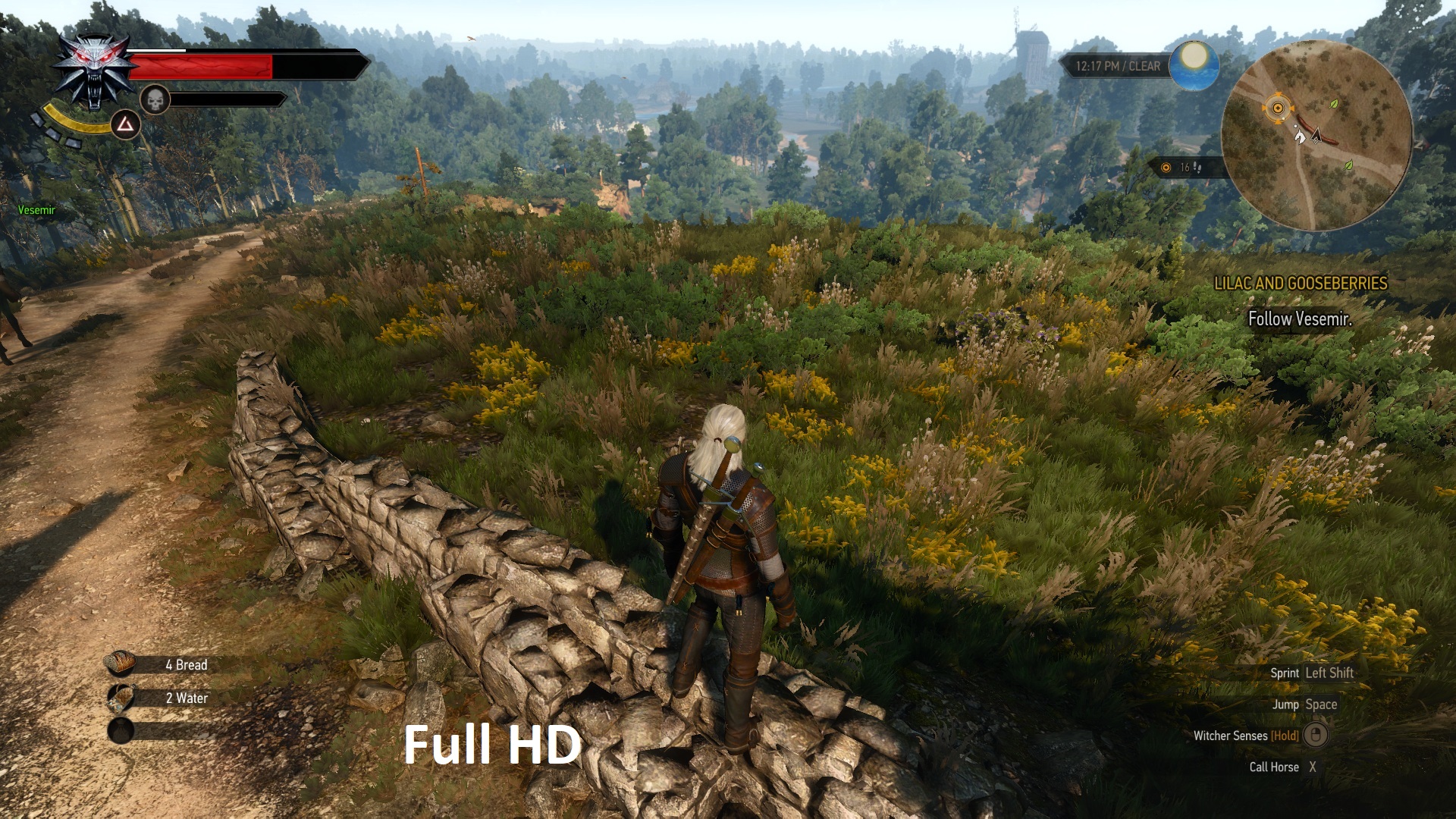This screenshot has width=1456, height=819.
Task: Click the skull toxicity icon
Action: coord(155,99)
